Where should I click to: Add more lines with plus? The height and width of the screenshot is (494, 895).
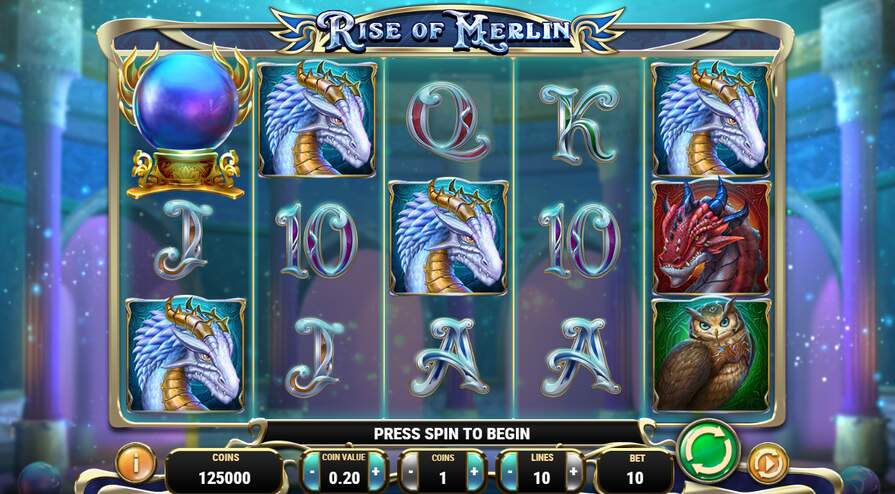[x=573, y=470]
